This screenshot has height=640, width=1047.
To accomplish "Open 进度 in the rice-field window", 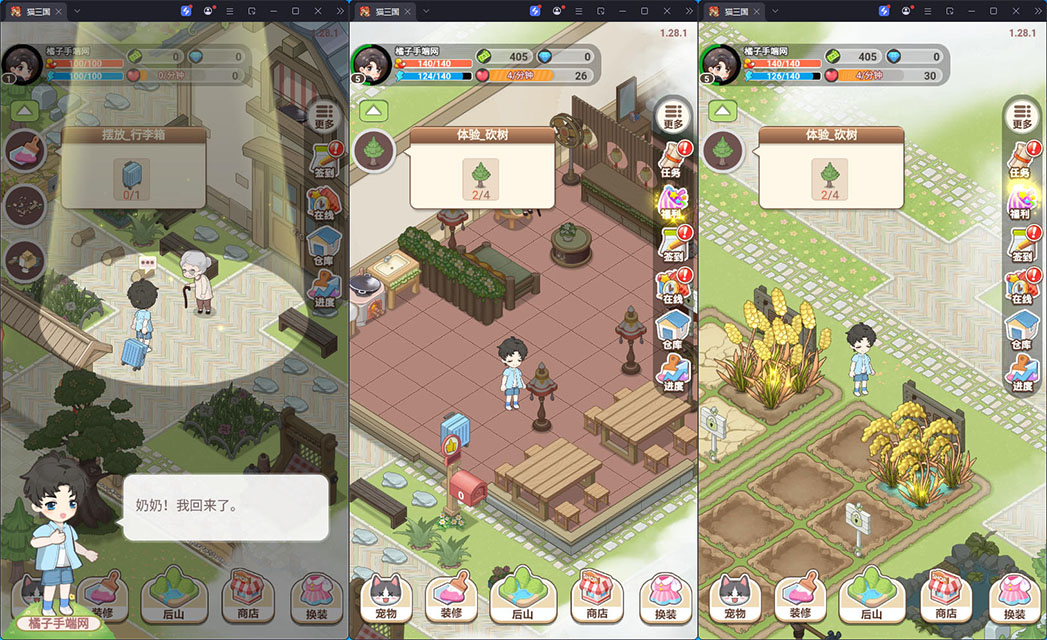I will (1021, 371).
